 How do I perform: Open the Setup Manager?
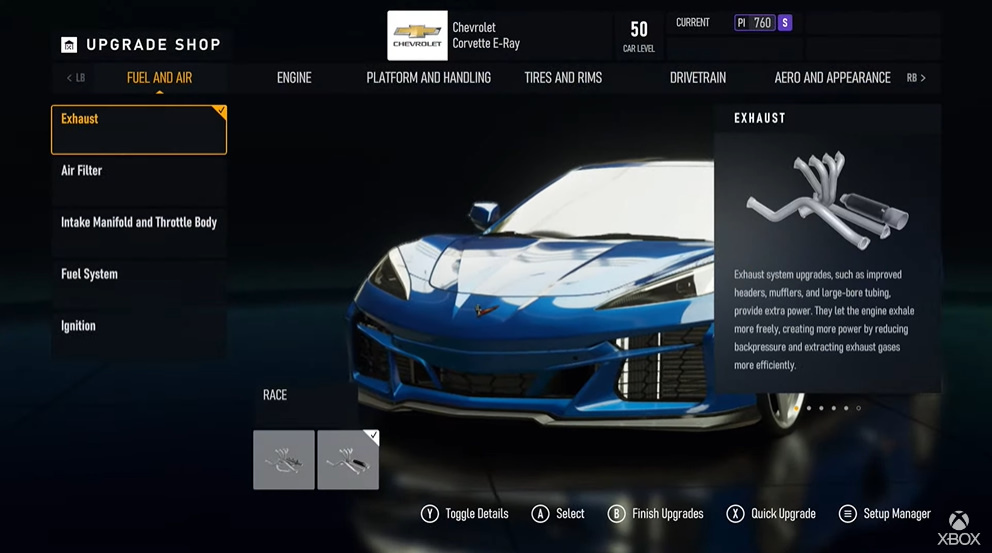(885, 514)
